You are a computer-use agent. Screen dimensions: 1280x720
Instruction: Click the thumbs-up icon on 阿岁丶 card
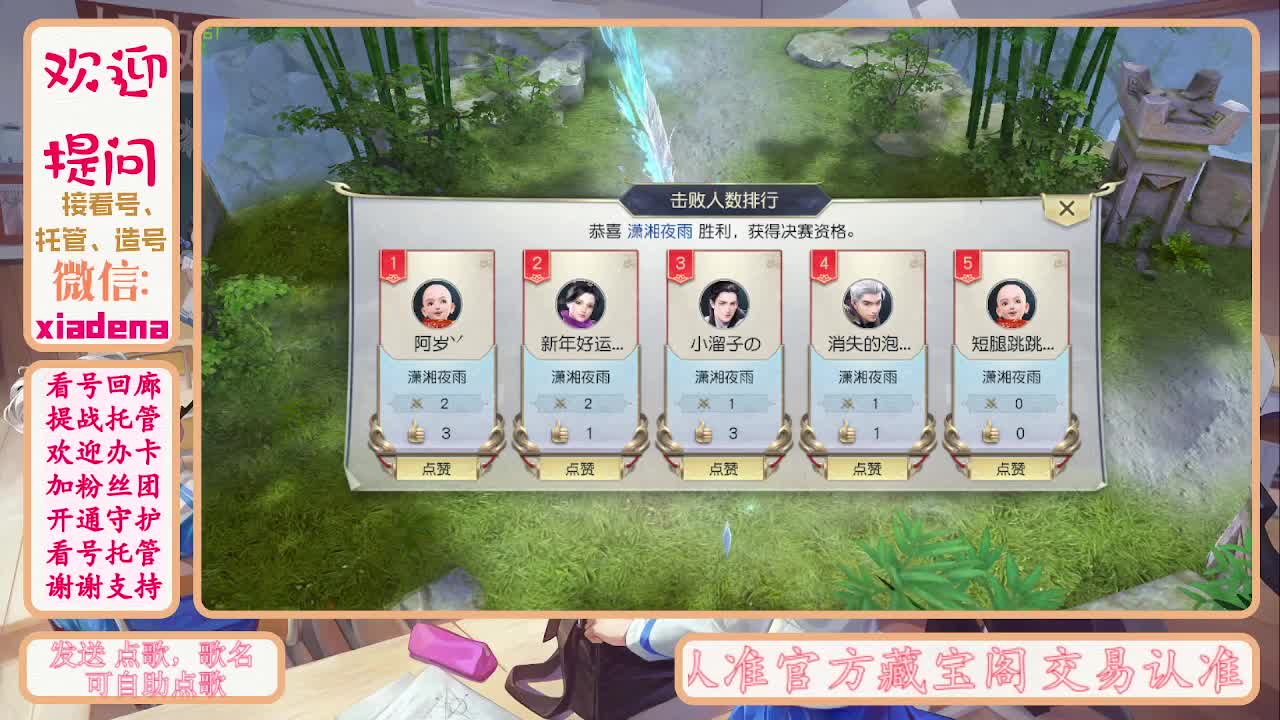pos(416,433)
